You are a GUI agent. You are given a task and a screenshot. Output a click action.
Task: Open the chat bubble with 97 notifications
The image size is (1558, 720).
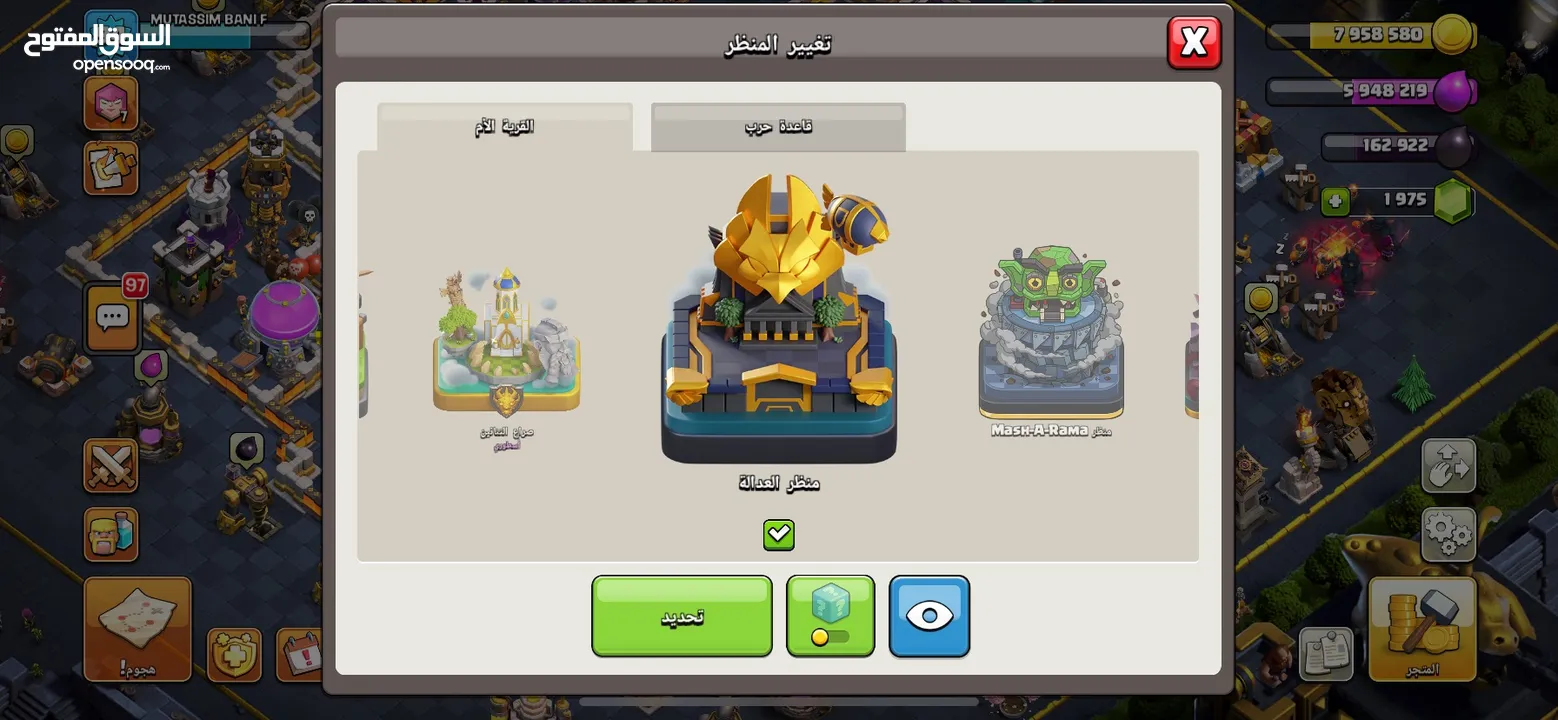[112, 318]
